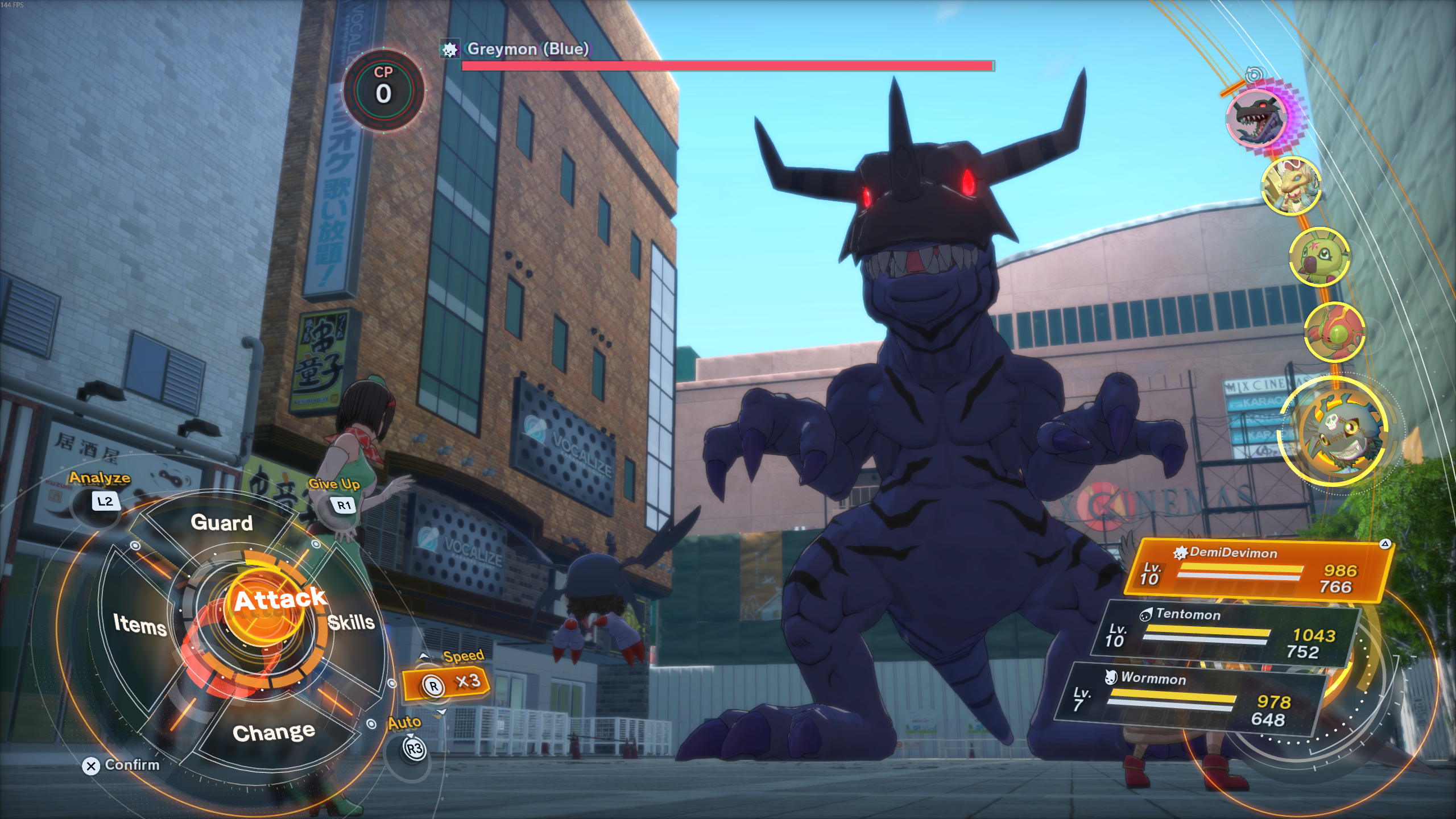
Task: Open the Skills menu
Action: pyautogui.click(x=351, y=622)
